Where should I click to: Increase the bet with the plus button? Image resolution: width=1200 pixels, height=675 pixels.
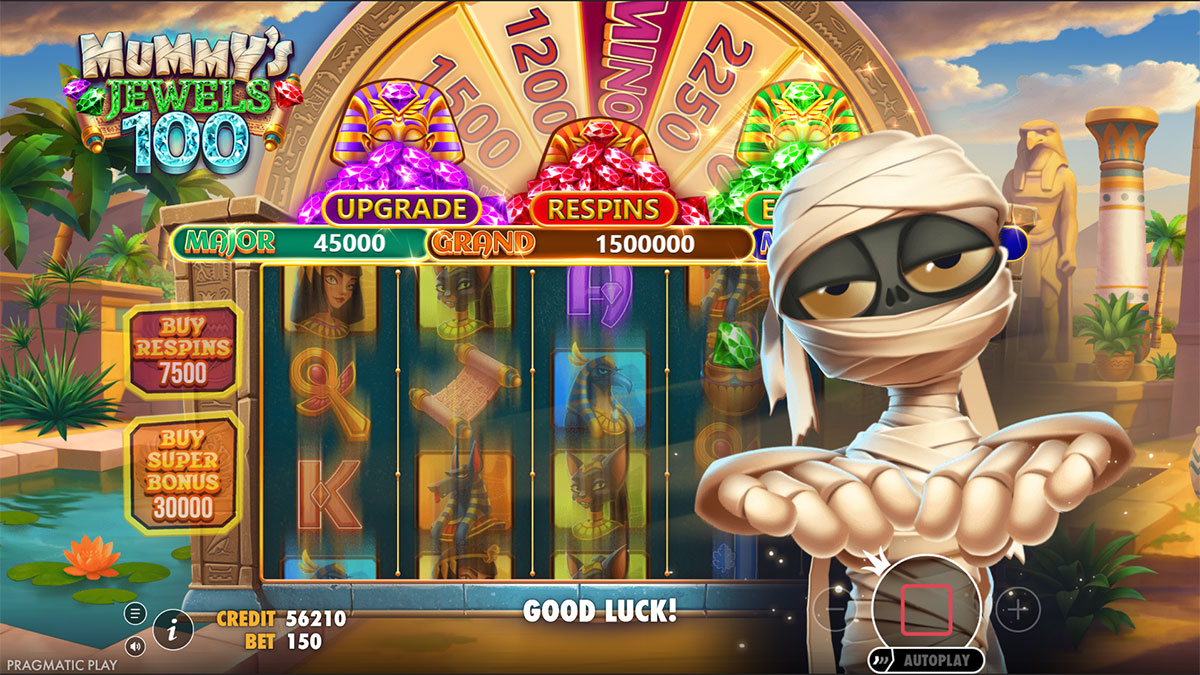pyautogui.click(x=1018, y=609)
